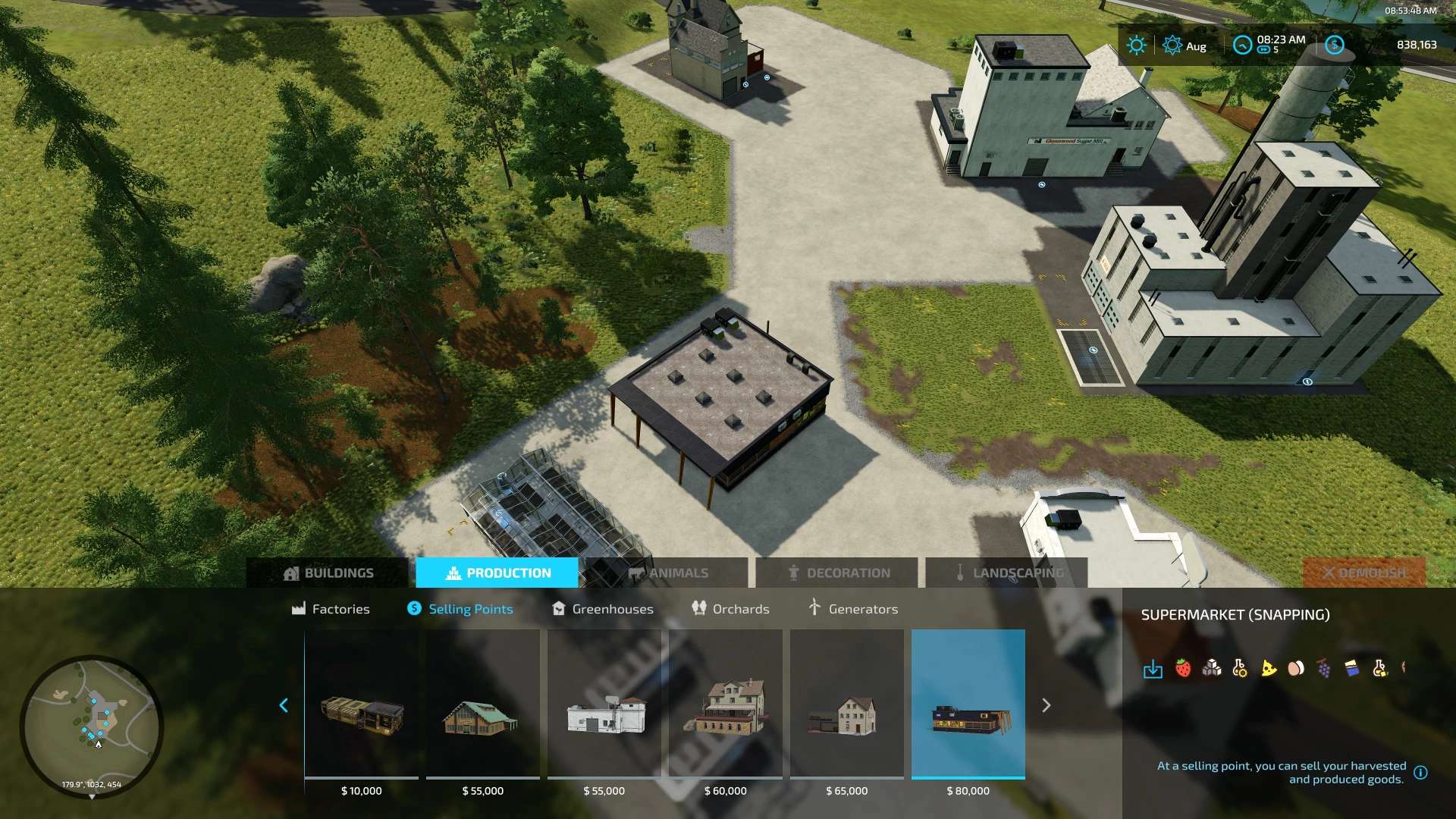Choose the Factories subcategory
Viewport: 1456px width, 819px height.
331,609
